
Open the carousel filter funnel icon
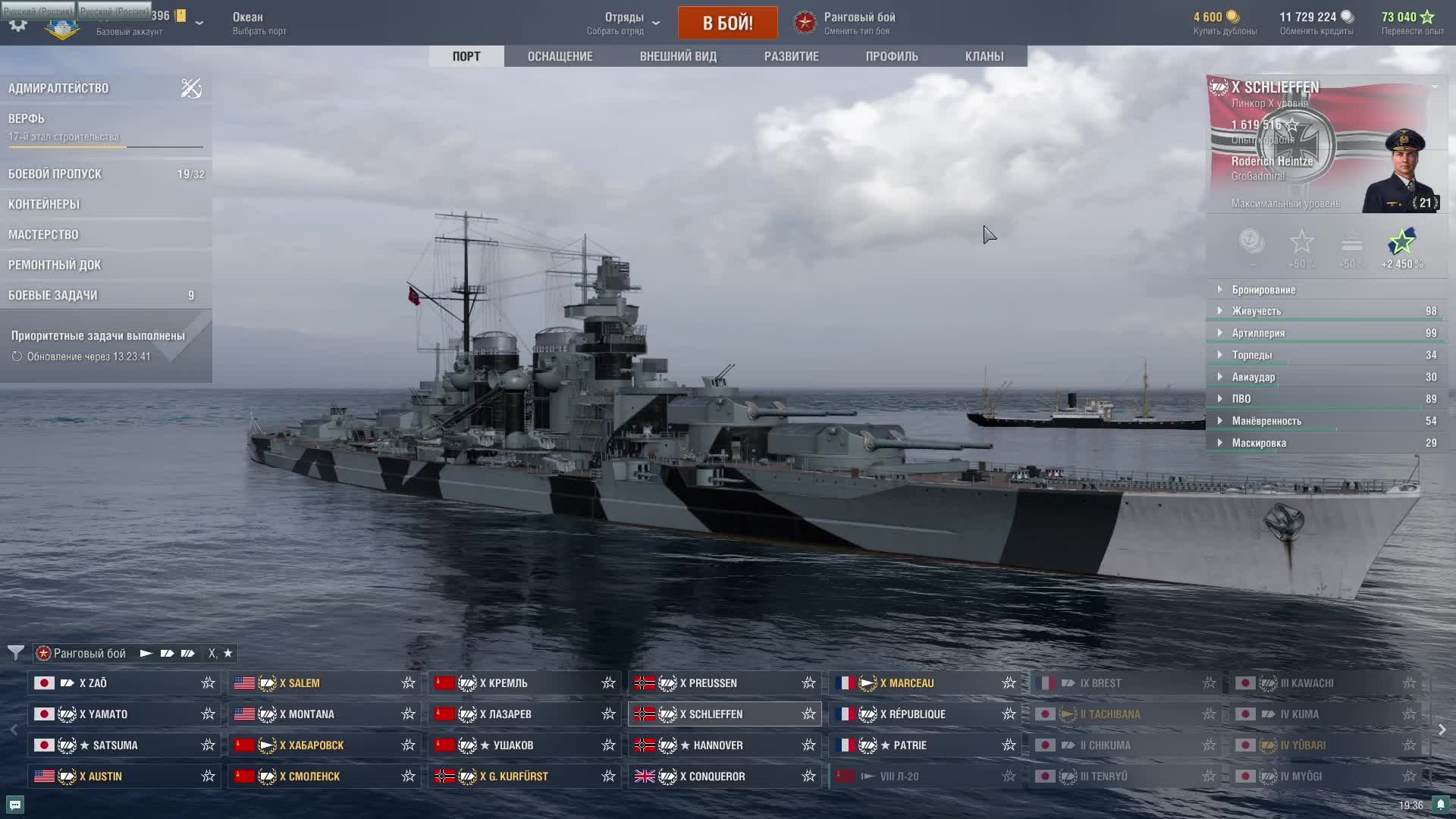coord(16,653)
